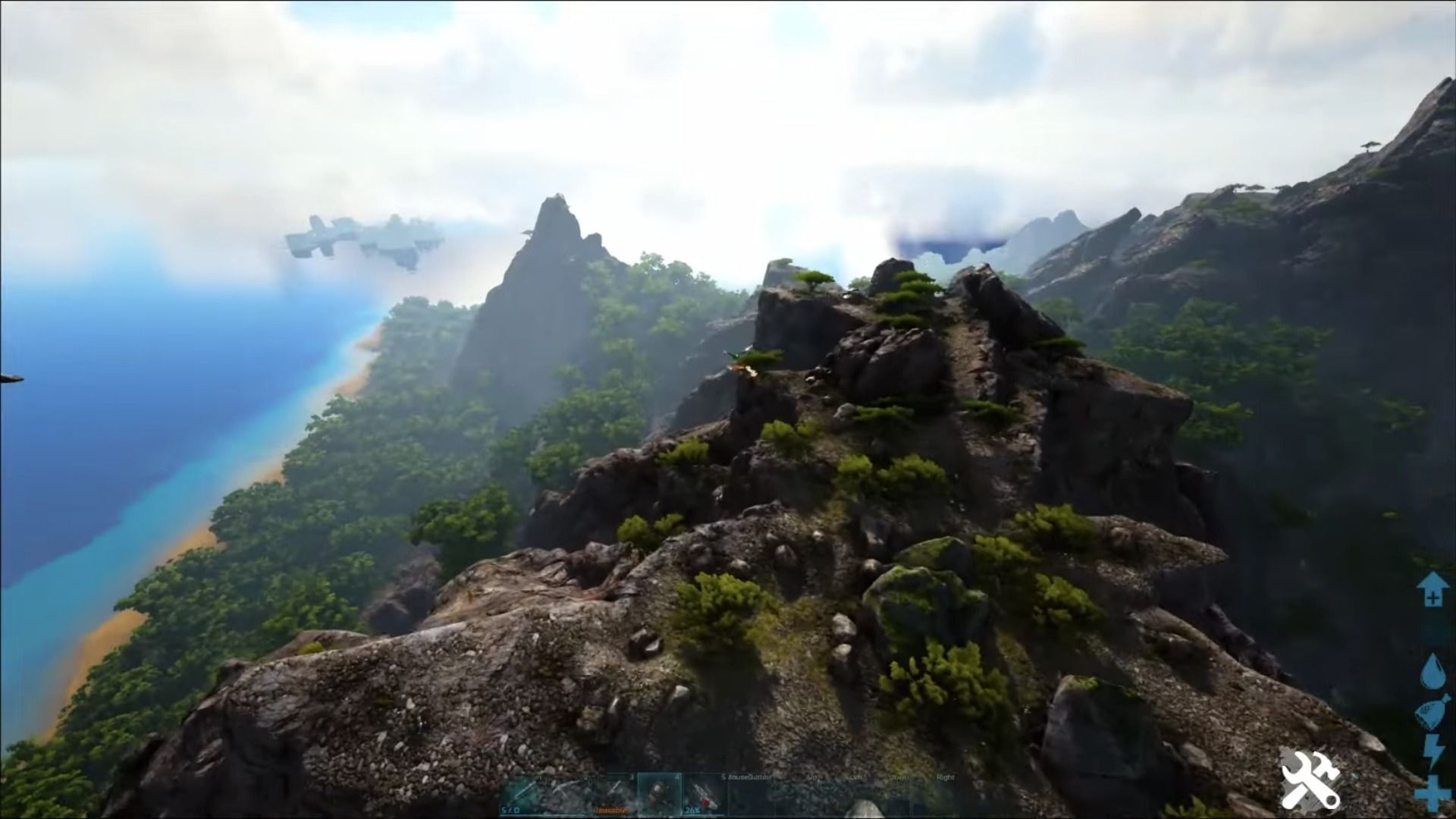Click the health cross icon
The height and width of the screenshot is (819, 1456).
click(x=1432, y=793)
